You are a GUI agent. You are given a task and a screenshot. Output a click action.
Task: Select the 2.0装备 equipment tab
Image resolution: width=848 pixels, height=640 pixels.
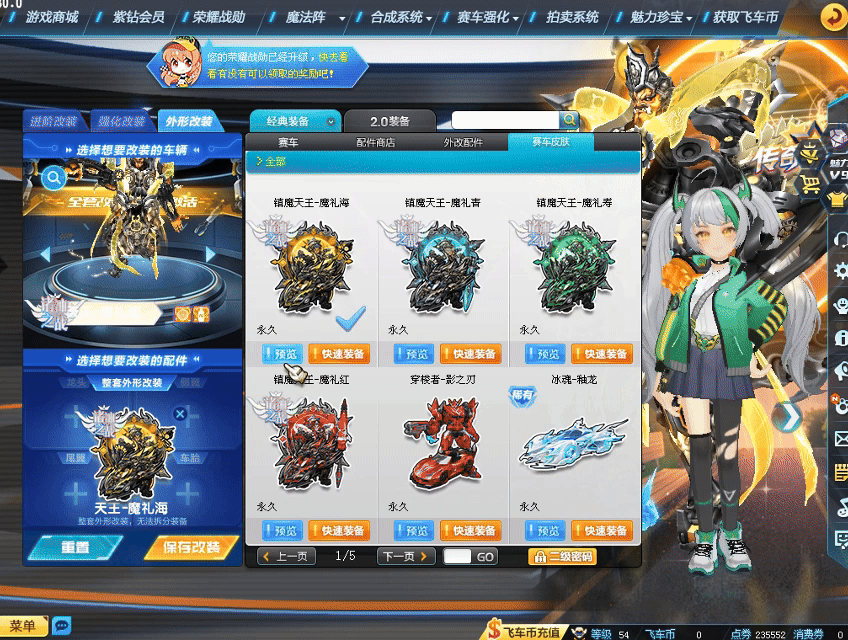391,121
